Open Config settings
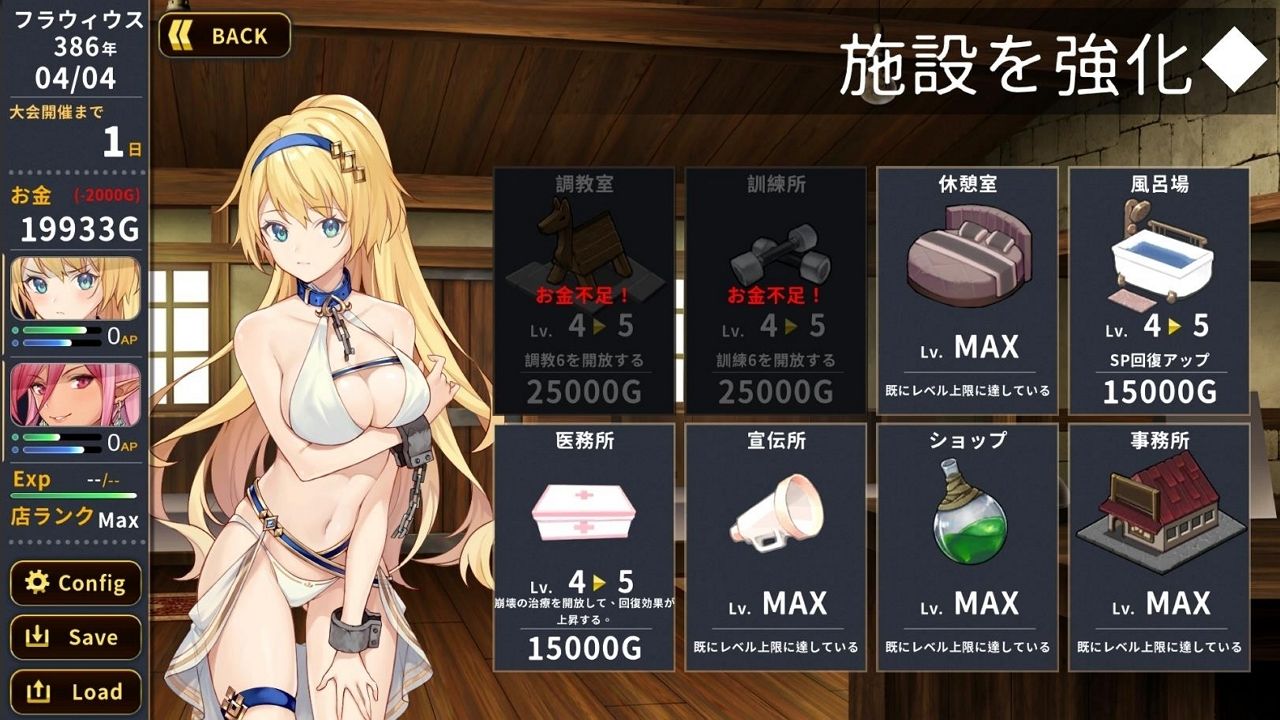This screenshot has width=1280, height=720. pos(76,583)
